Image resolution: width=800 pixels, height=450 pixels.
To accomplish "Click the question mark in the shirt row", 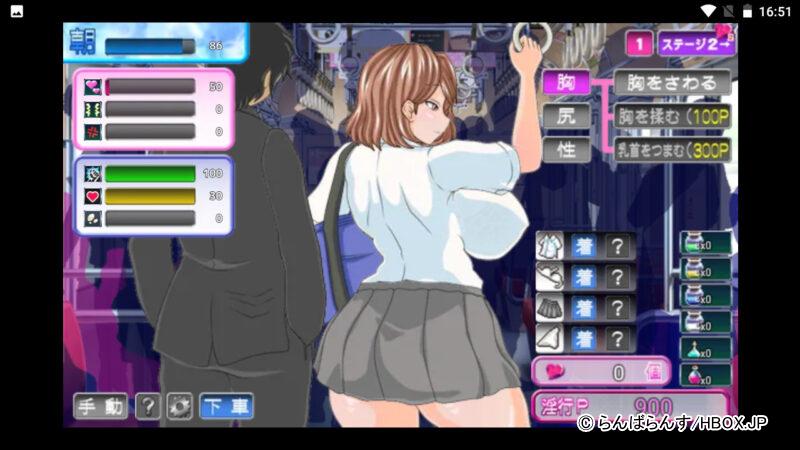I will click(x=619, y=246).
